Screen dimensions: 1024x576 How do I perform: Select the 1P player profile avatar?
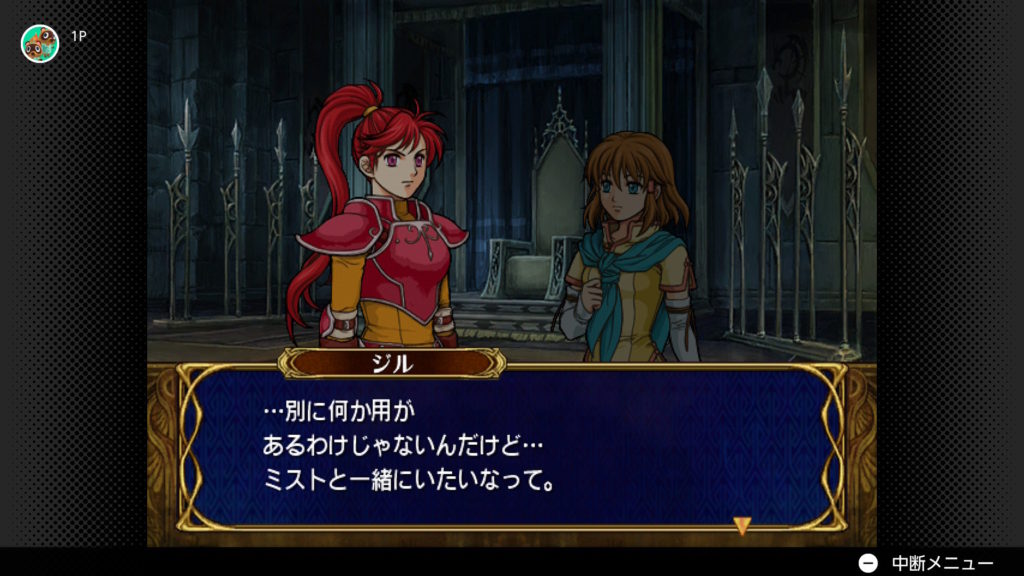[40, 43]
